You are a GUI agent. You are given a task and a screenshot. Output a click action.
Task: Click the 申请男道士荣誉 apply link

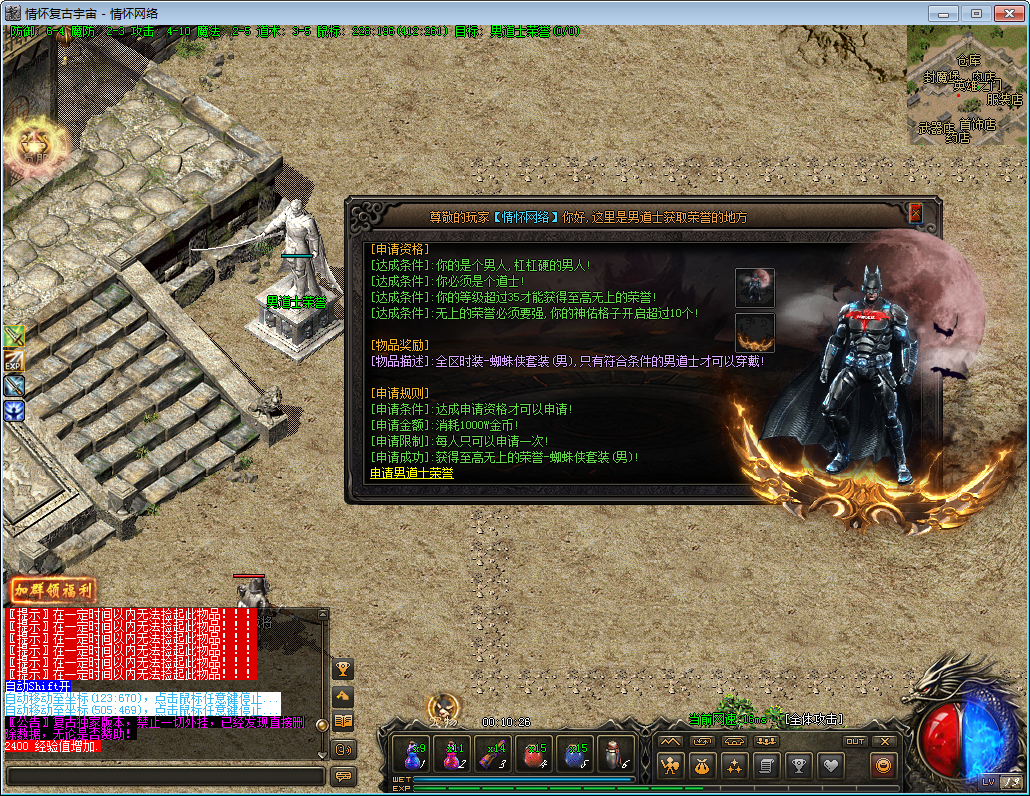click(411, 473)
